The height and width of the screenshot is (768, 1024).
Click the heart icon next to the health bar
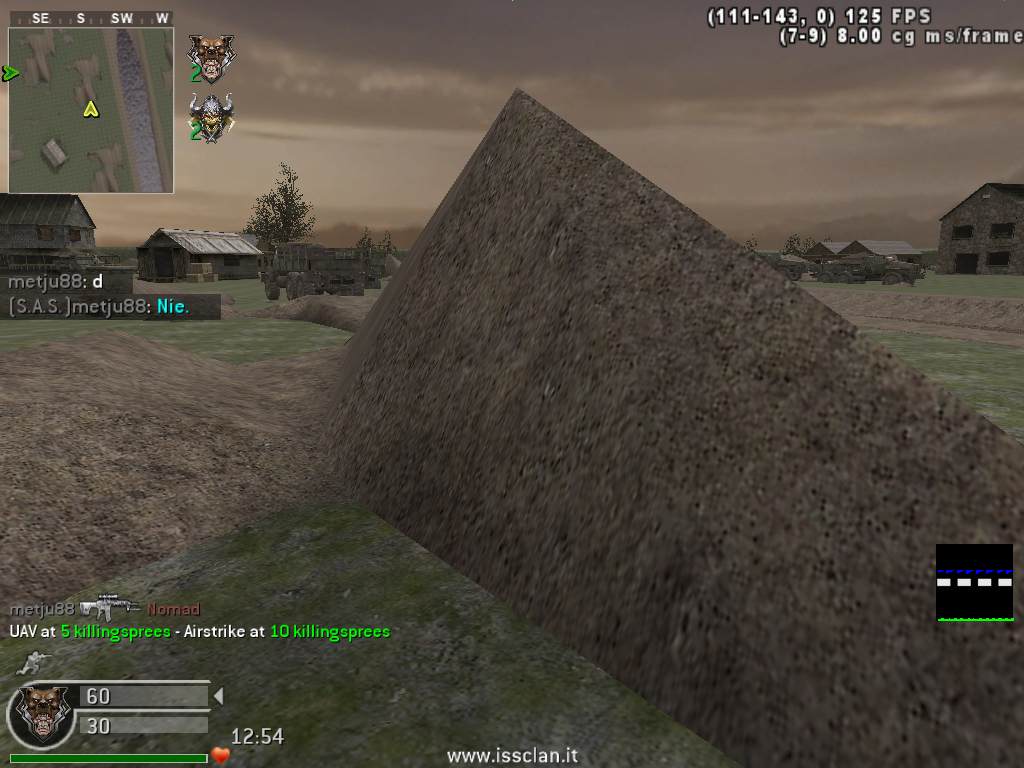coord(221,756)
